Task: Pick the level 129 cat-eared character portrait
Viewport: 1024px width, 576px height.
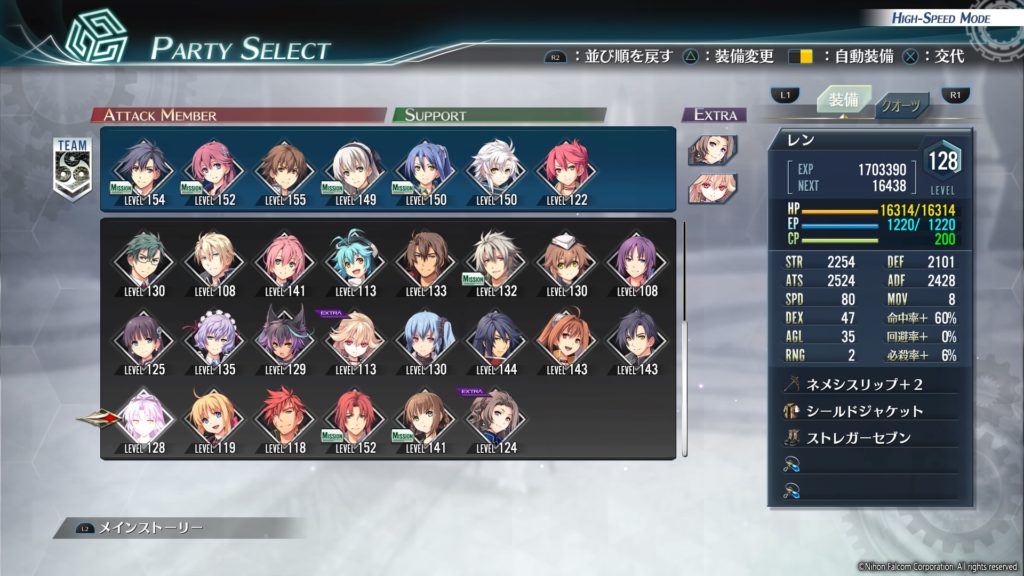Action: click(x=283, y=336)
